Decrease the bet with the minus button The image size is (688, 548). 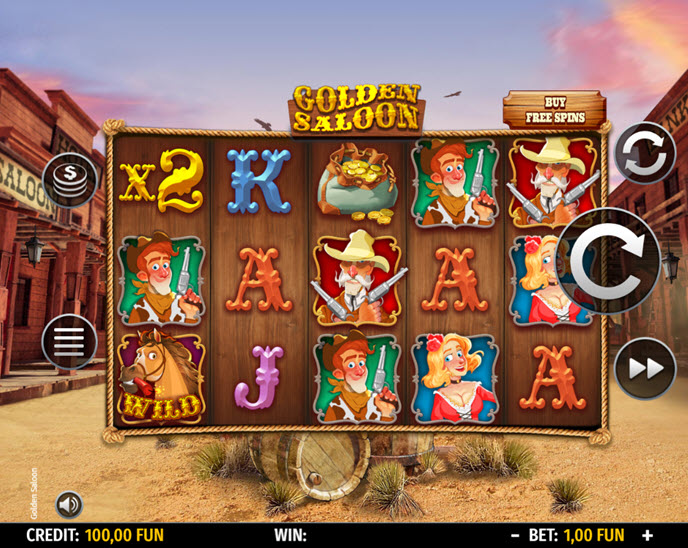pyautogui.click(x=515, y=536)
